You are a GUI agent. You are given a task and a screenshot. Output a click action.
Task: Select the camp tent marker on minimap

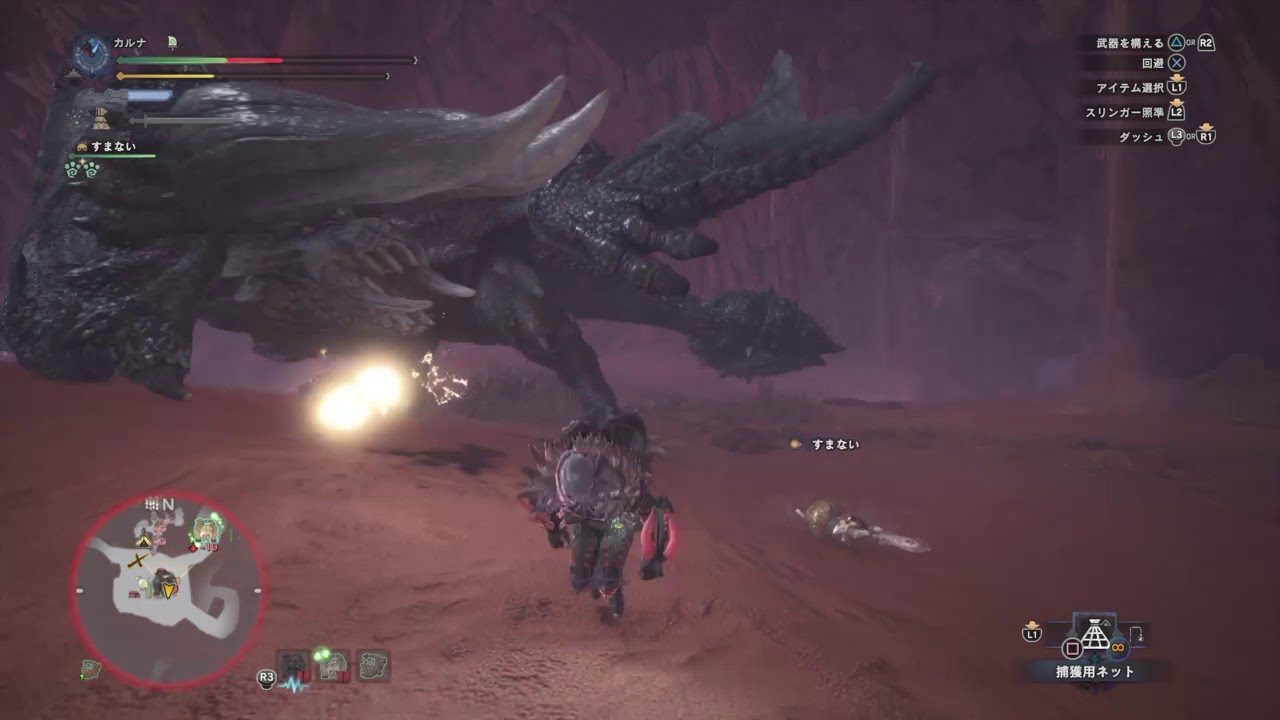tap(145, 540)
